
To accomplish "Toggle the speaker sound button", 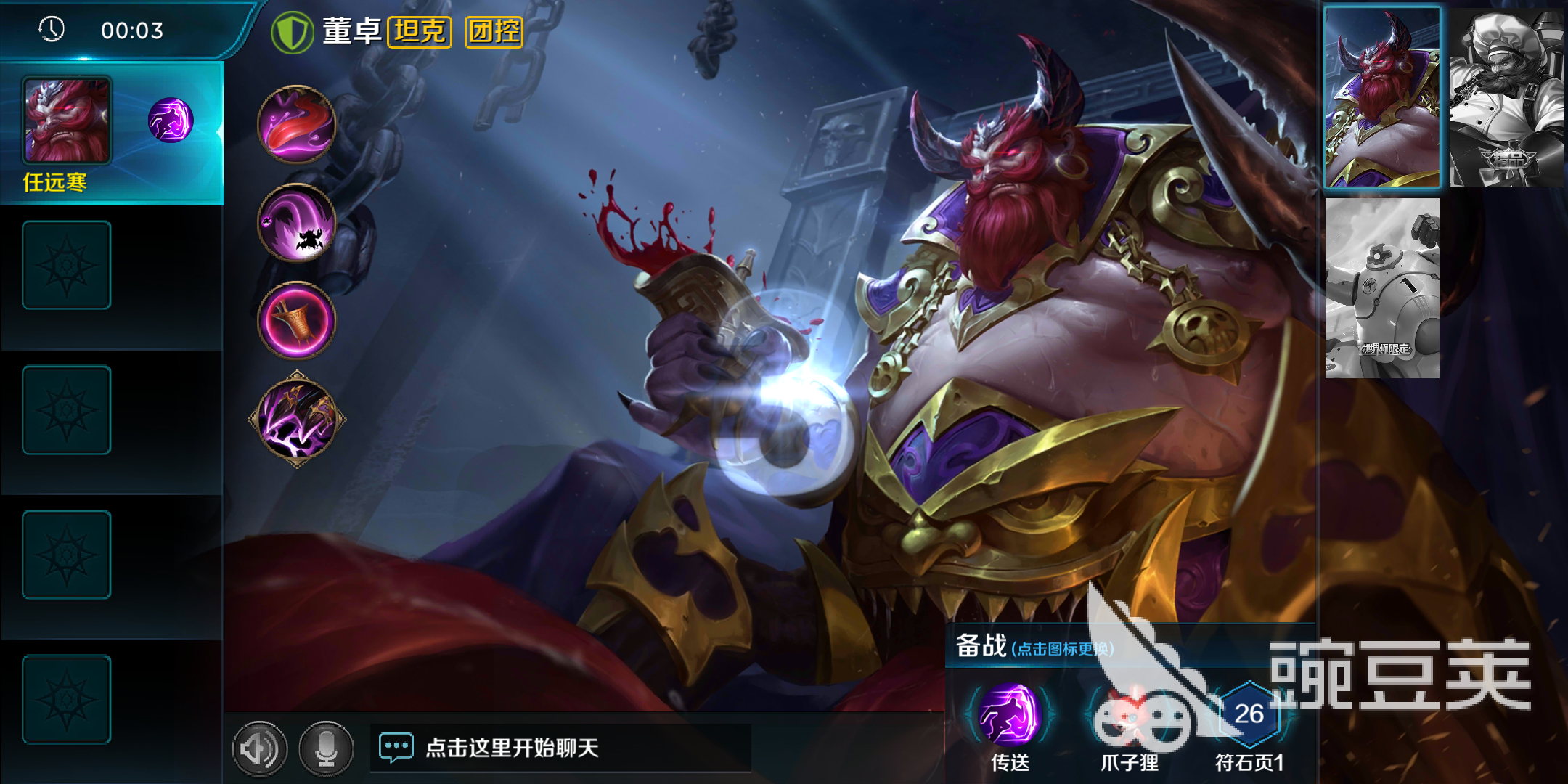I will coord(259,748).
